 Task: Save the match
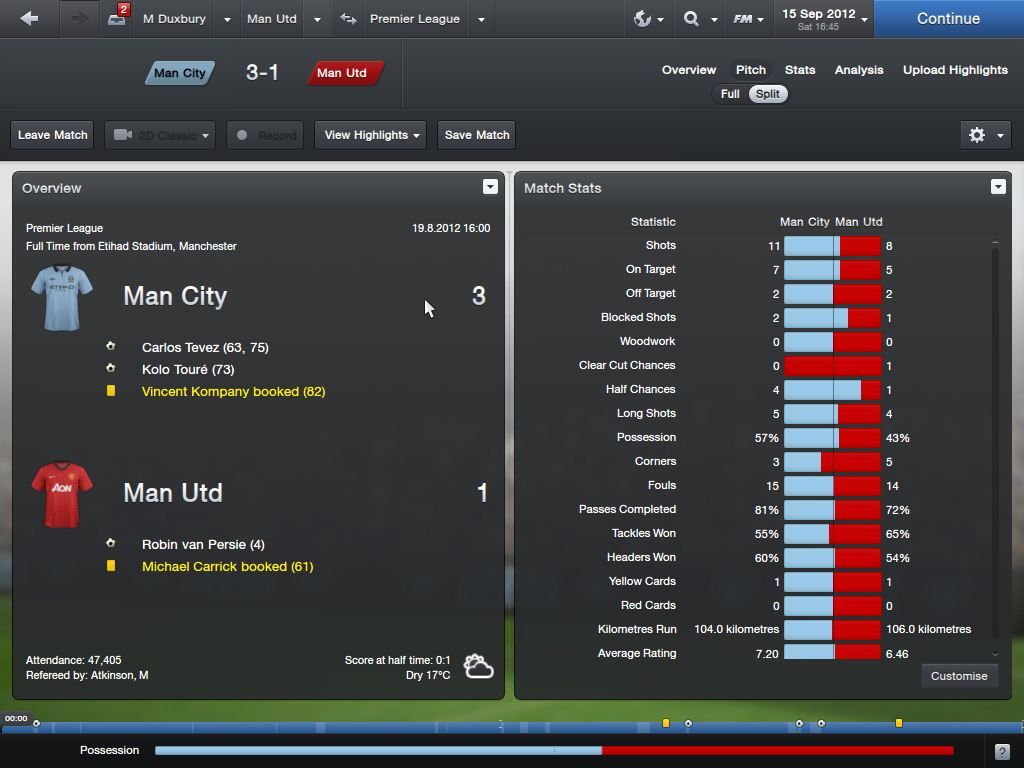pos(477,135)
